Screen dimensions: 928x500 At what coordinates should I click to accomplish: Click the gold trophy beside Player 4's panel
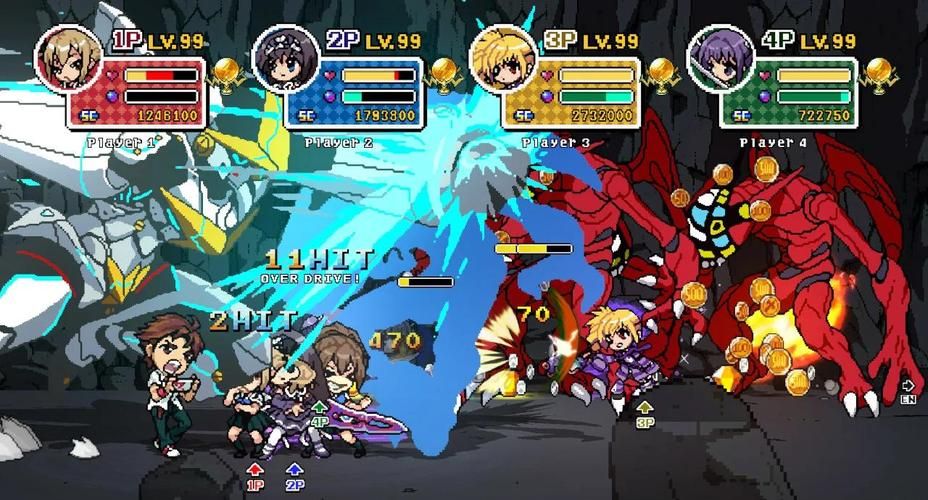878,73
